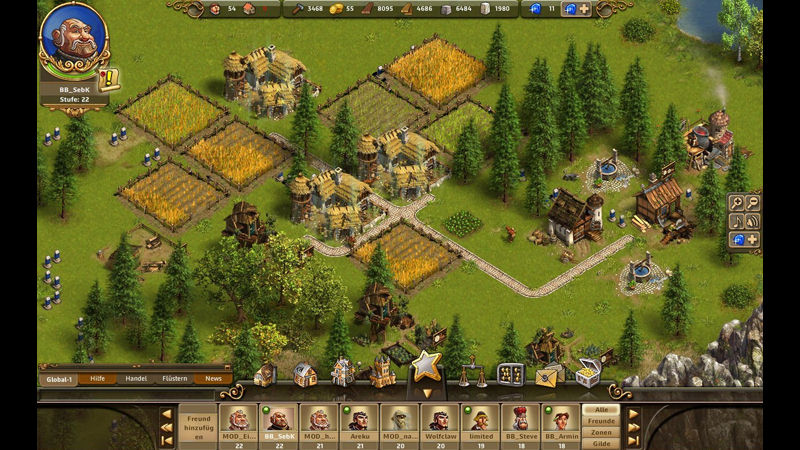Open the mail envelope icon

[x=548, y=375]
